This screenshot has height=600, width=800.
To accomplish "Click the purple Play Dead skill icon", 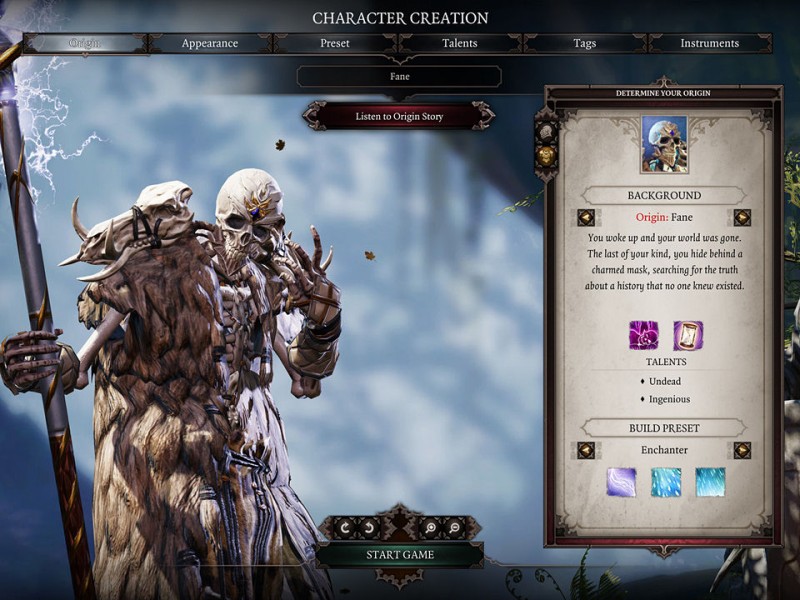I will pyautogui.click(x=643, y=335).
